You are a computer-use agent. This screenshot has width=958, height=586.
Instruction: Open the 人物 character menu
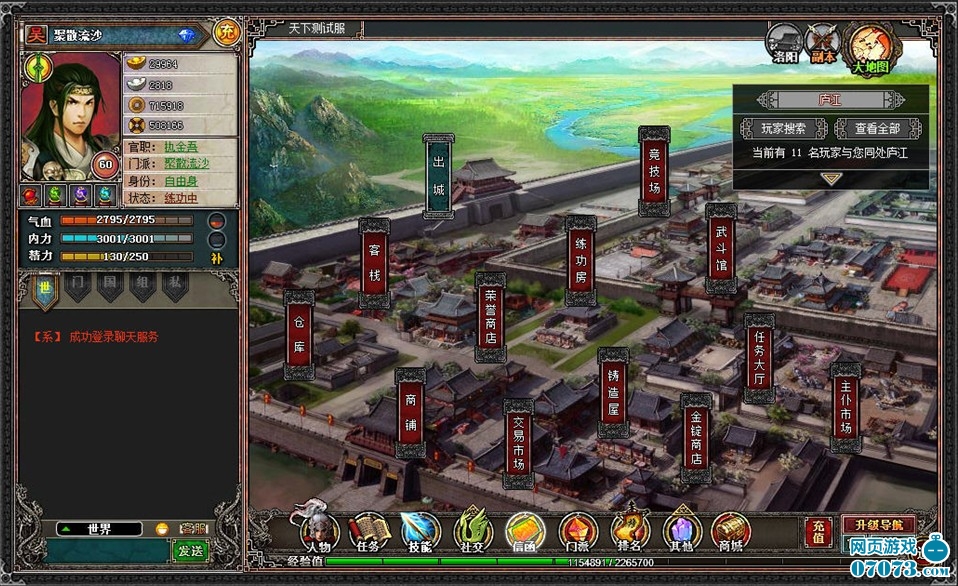click(x=317, y=532)
